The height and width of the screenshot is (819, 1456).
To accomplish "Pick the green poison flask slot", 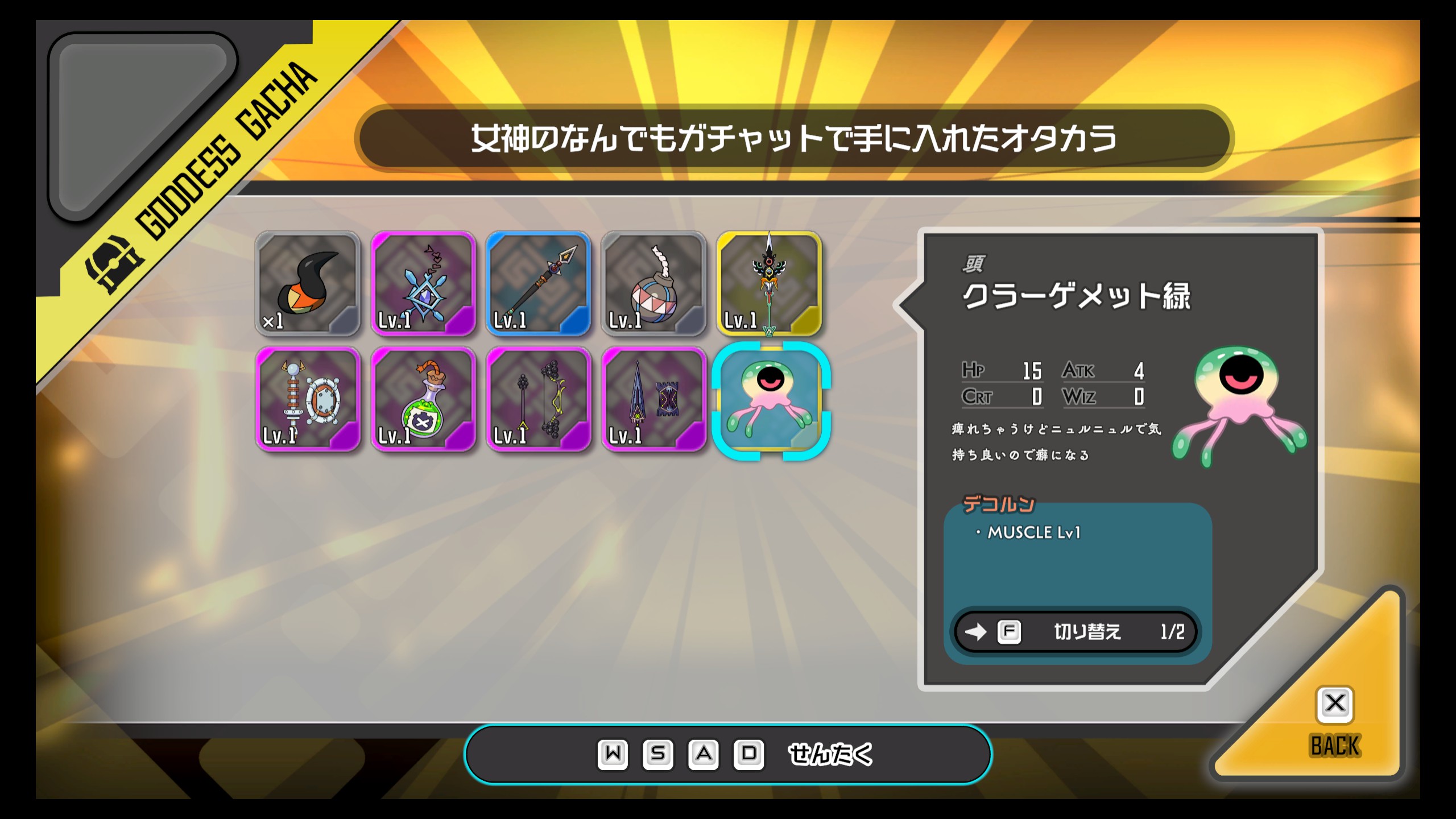I will (x=423, y=399).
